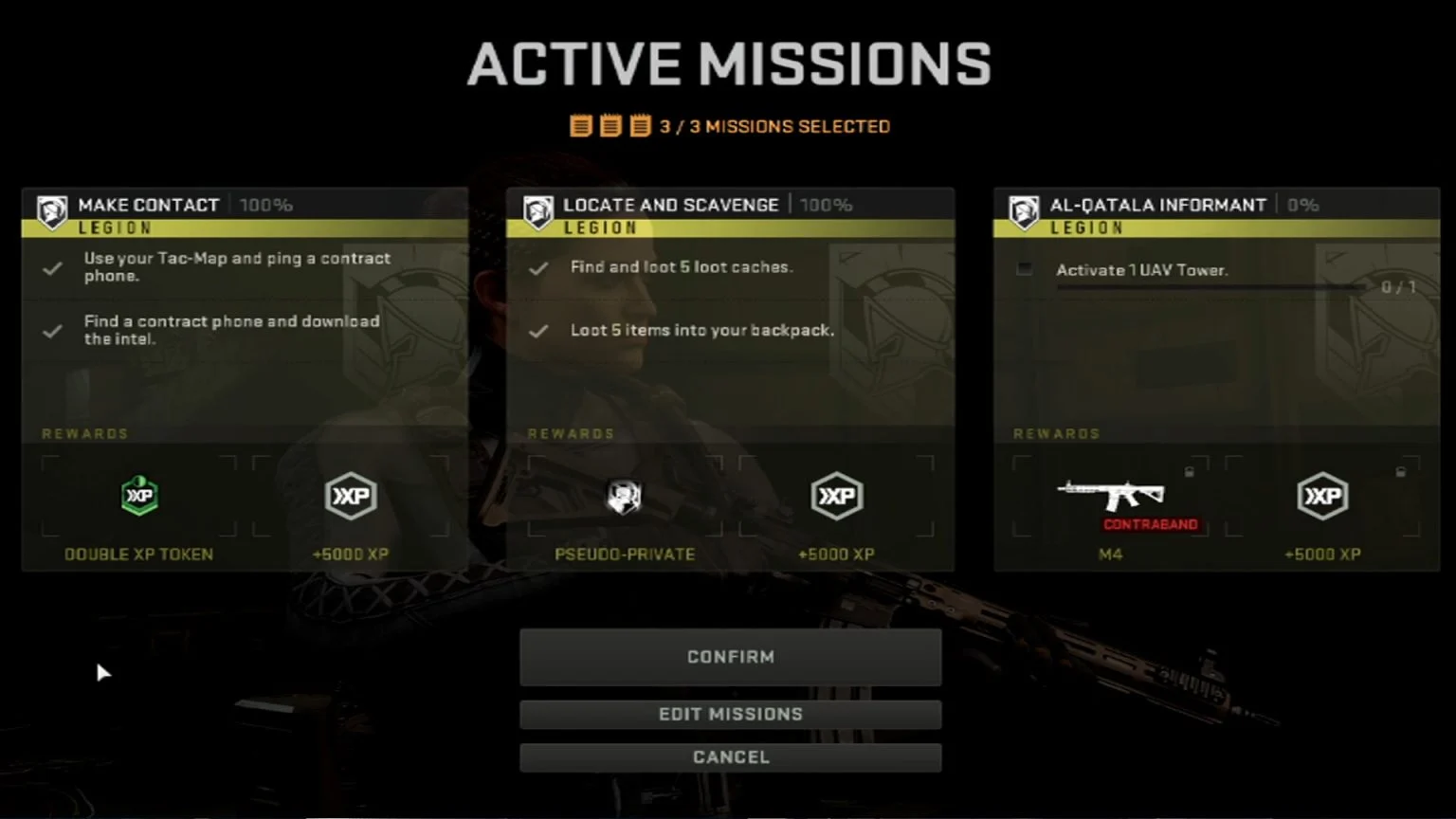Click the XP reward icon on Locate and Scavenge
The image size is (1456, 819).
tap(837, 496)
